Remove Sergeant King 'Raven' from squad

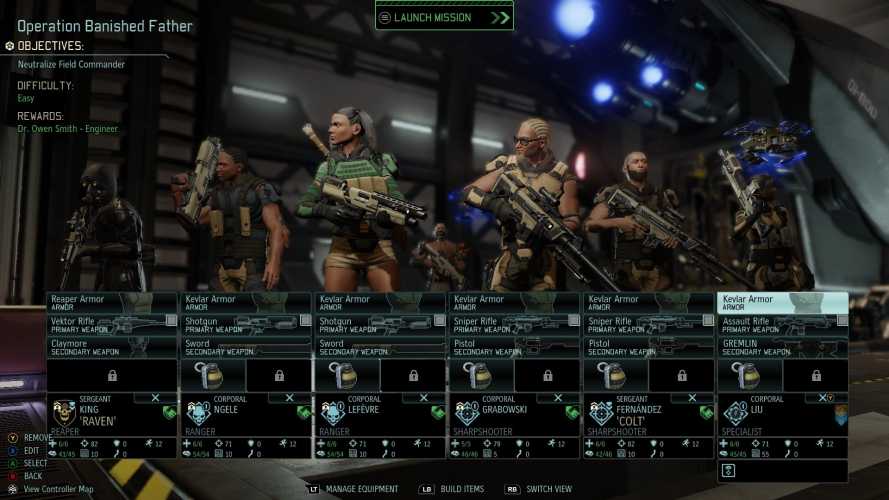coord(154,398)
